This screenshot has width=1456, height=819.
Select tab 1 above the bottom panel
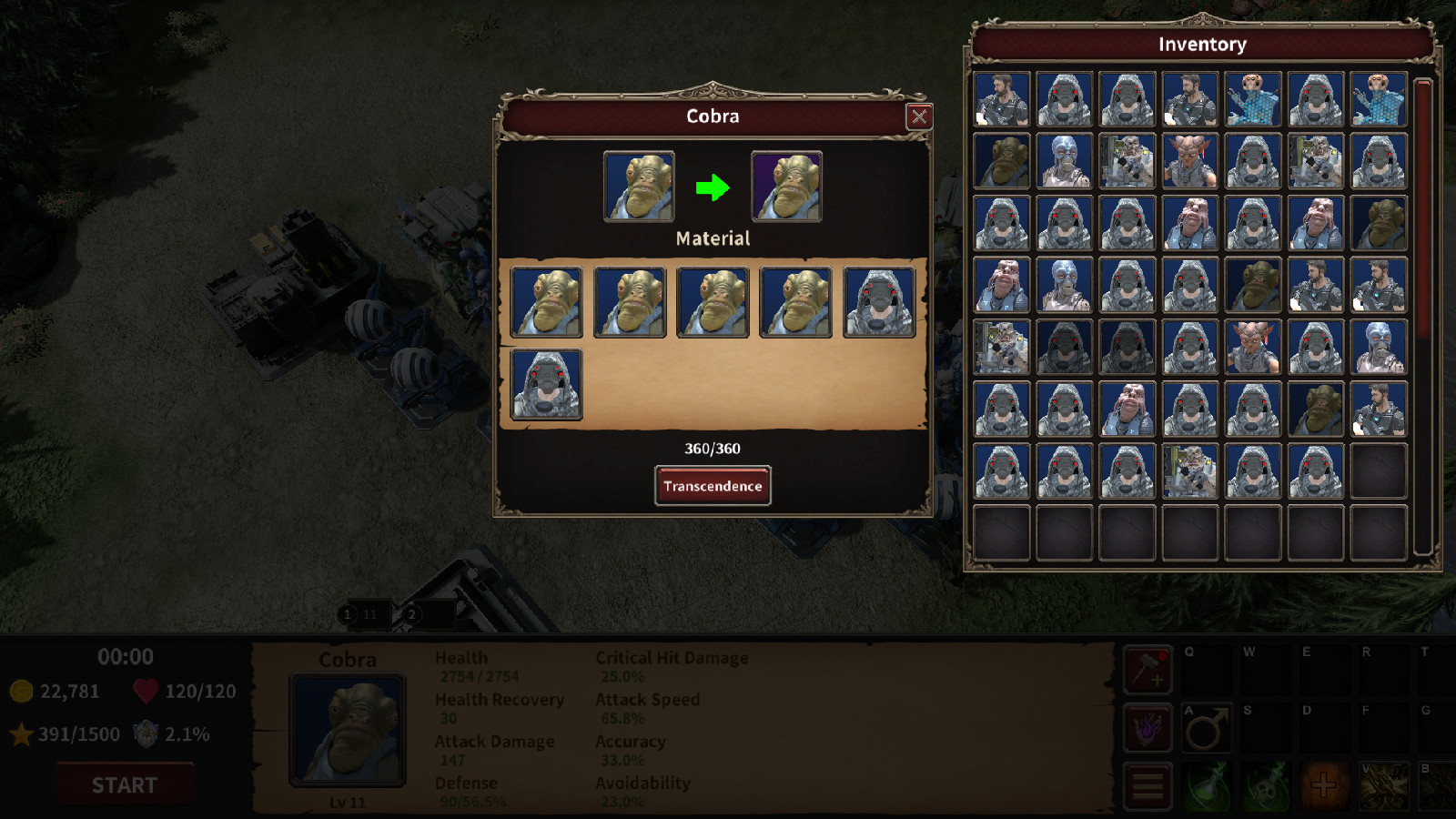point(347,614)
